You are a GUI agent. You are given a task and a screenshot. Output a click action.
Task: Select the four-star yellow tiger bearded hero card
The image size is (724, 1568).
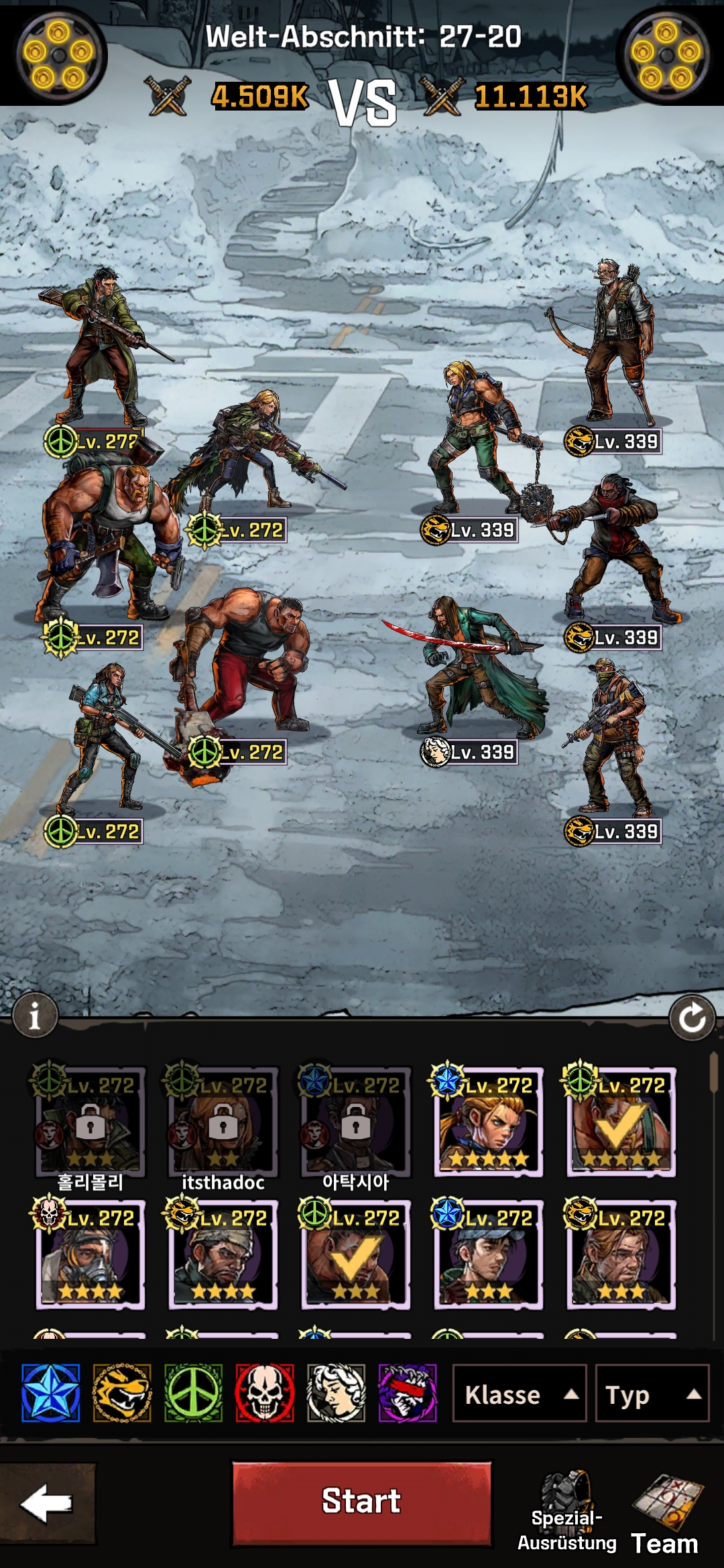pos(223,1254)
